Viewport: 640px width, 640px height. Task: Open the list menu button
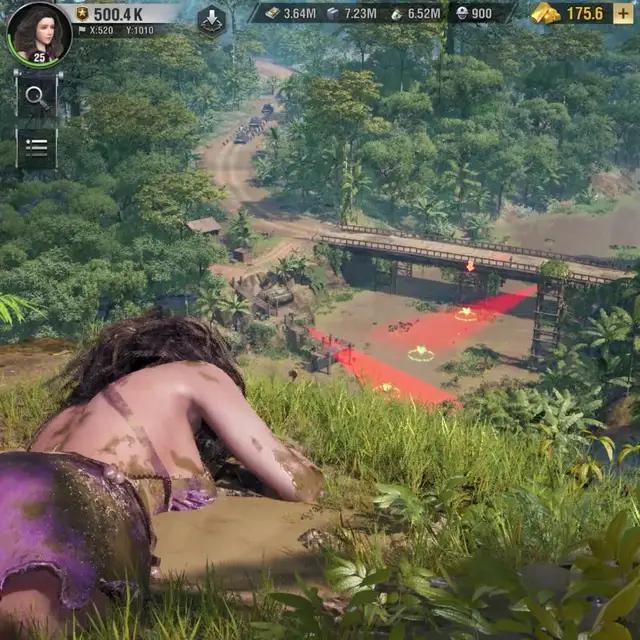pyautogui.click(x=36, y=147)
